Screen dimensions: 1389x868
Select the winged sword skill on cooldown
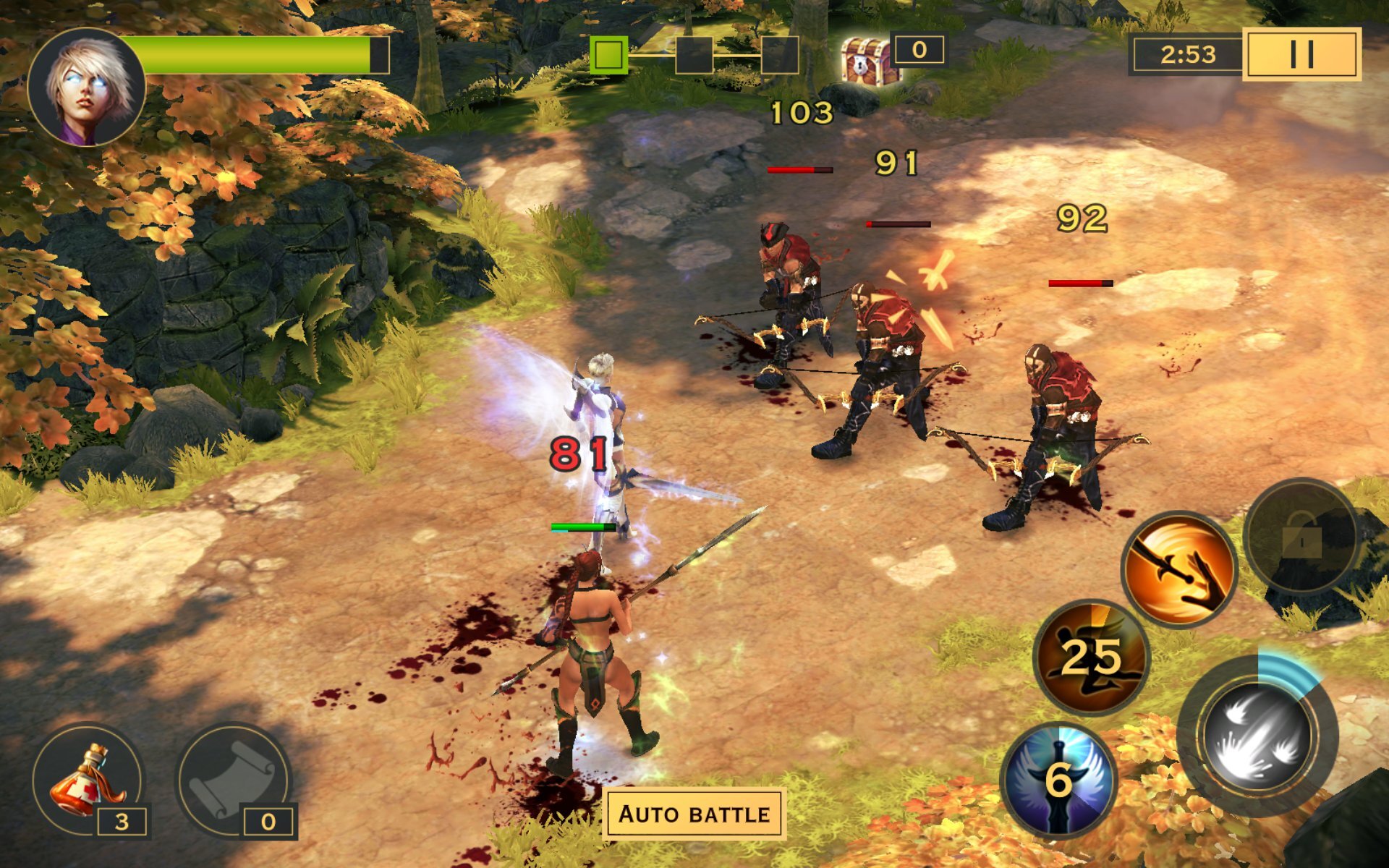pyautogui.click(x=1058, y=780)
